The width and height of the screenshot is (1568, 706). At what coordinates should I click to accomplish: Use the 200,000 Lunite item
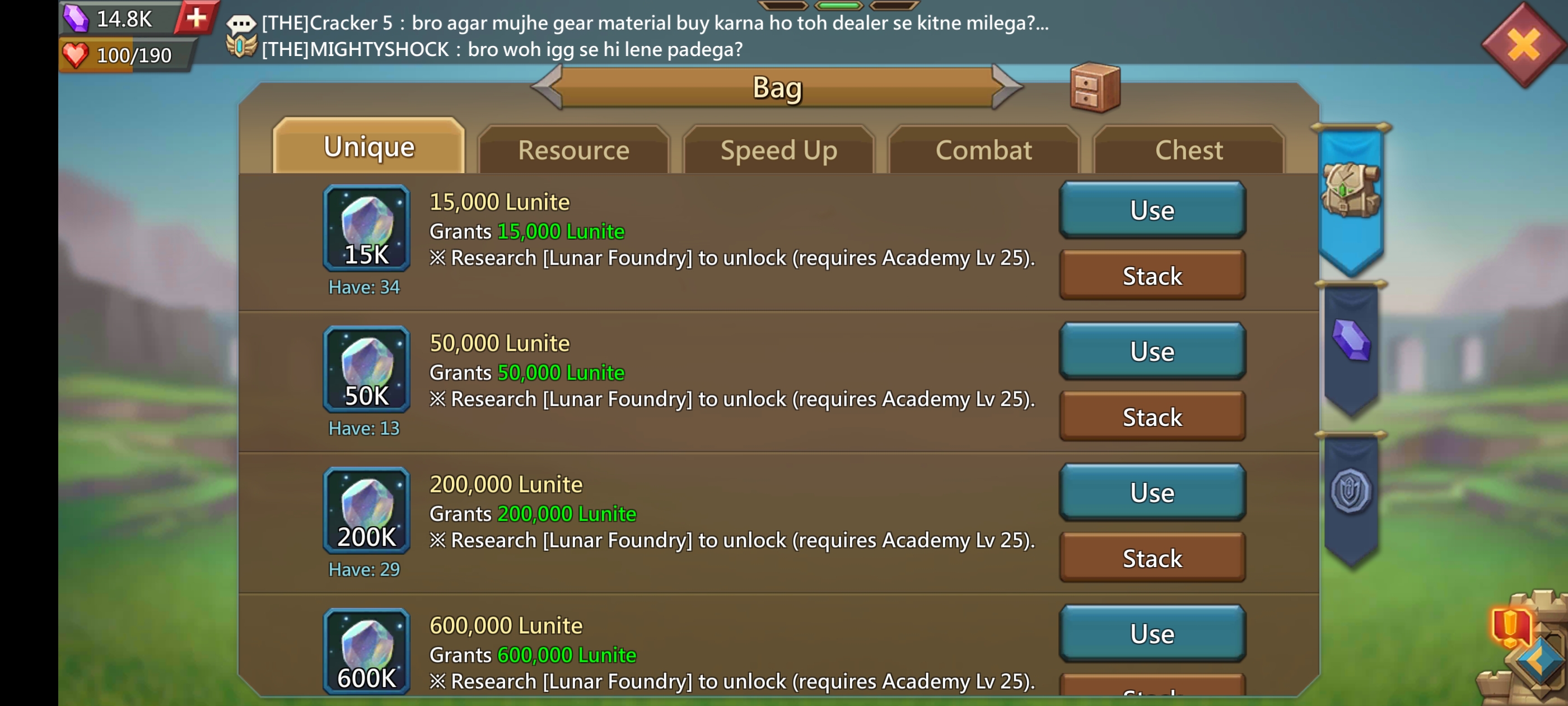pyautogui.click(x=1152, y=493)
